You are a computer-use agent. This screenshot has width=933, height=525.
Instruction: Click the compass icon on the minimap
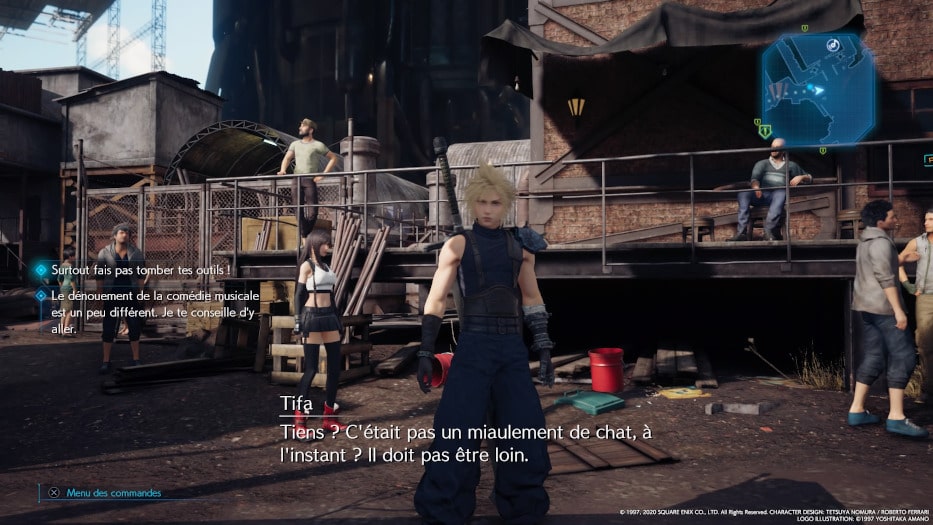[832, 45]
